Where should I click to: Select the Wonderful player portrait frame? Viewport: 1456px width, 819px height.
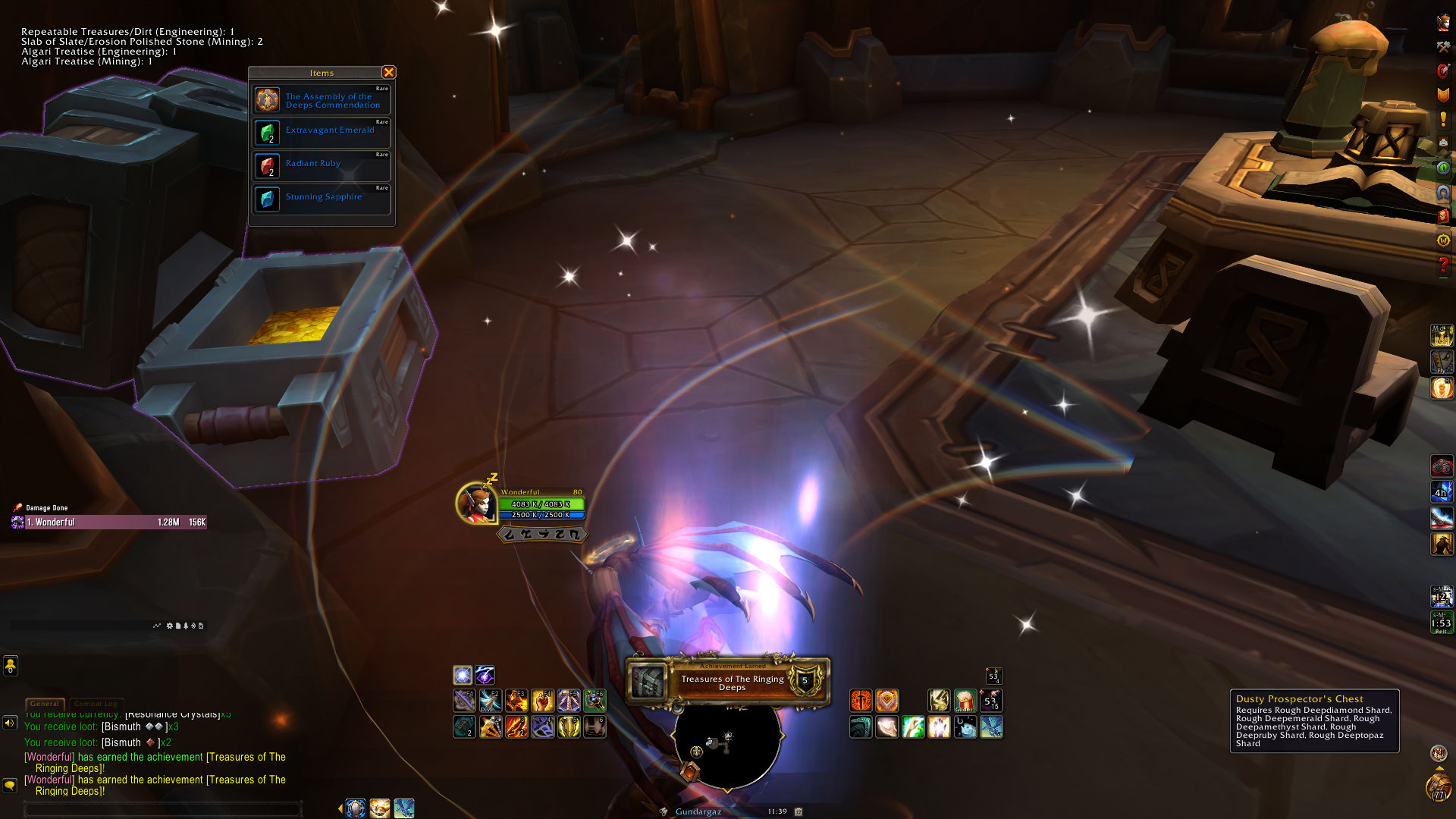point(475,503)
